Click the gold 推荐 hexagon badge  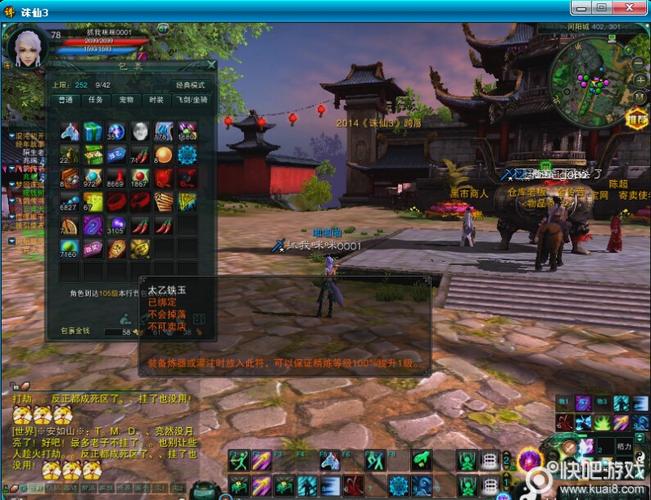pos(637,121)
